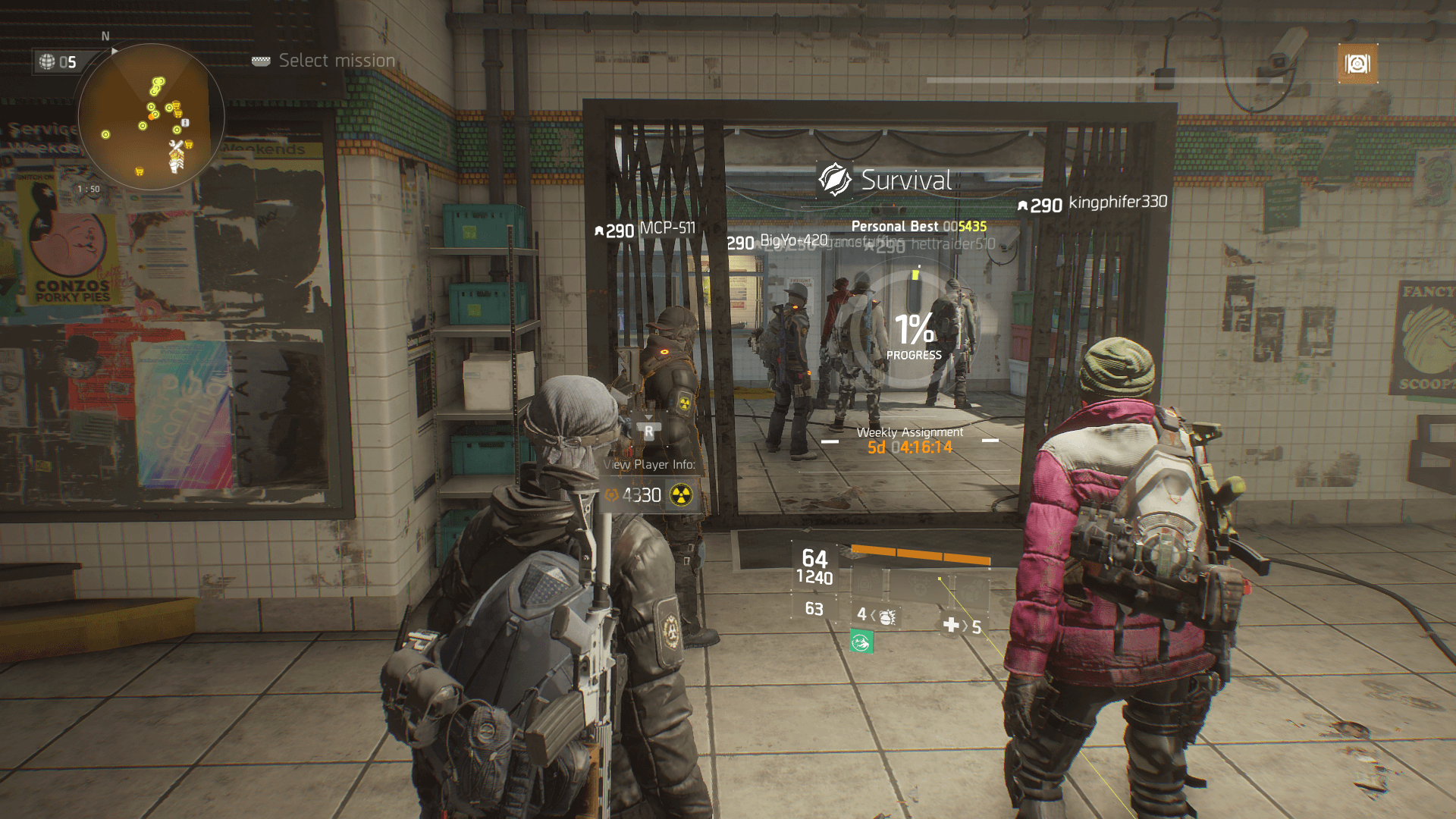The height and width of the screenshot is (819, 1456).
Task: Toggle the R key prompt above the agent
Action: 649,431
